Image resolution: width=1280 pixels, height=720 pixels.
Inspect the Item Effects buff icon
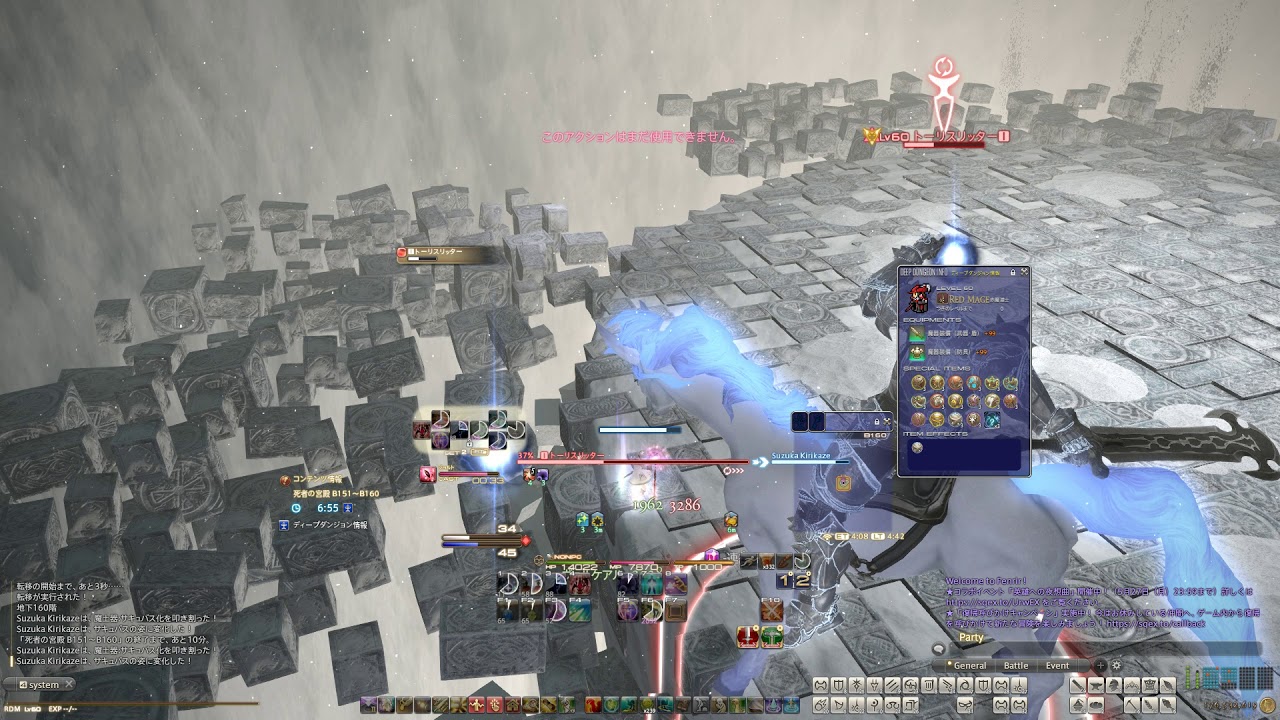918,447
